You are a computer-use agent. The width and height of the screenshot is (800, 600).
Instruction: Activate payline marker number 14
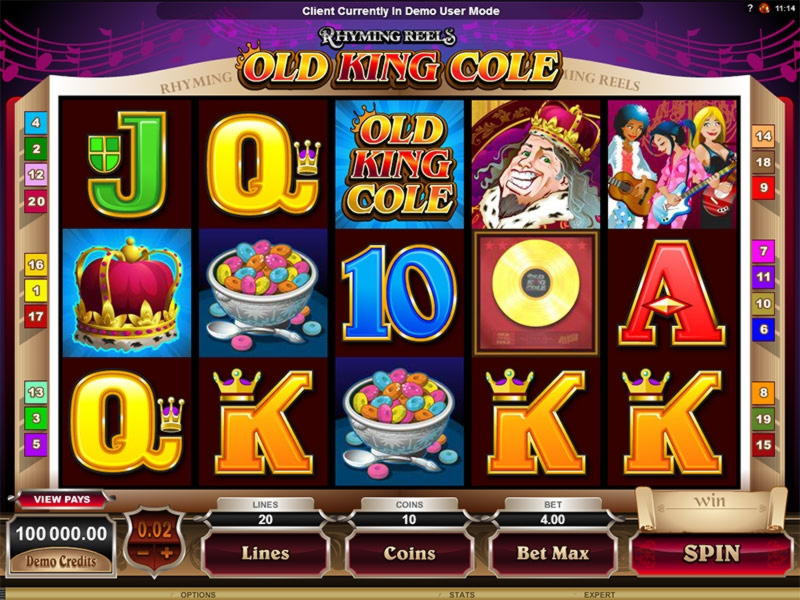pyautogui.click(x=763, y=136)
